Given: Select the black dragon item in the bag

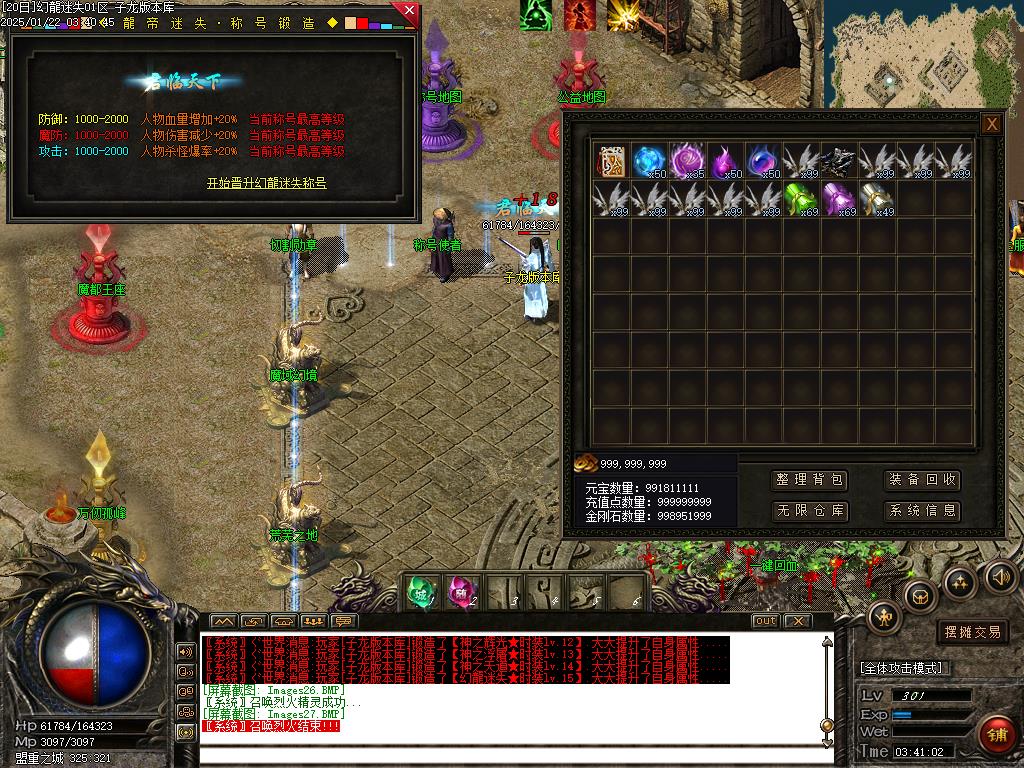Looking at the screenshot, I should click(839, 160).
